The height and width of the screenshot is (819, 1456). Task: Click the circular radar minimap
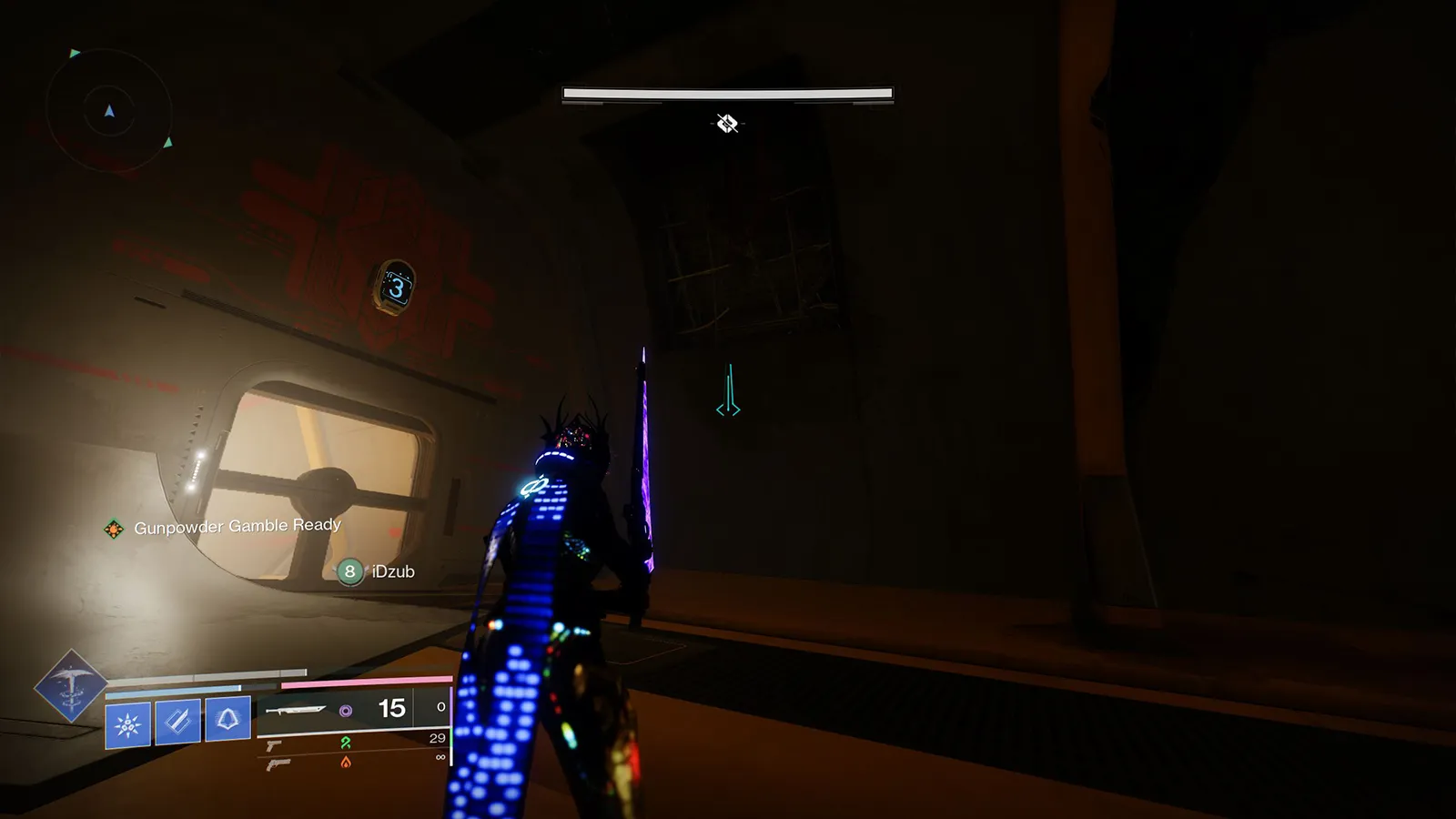pos(109,111)
